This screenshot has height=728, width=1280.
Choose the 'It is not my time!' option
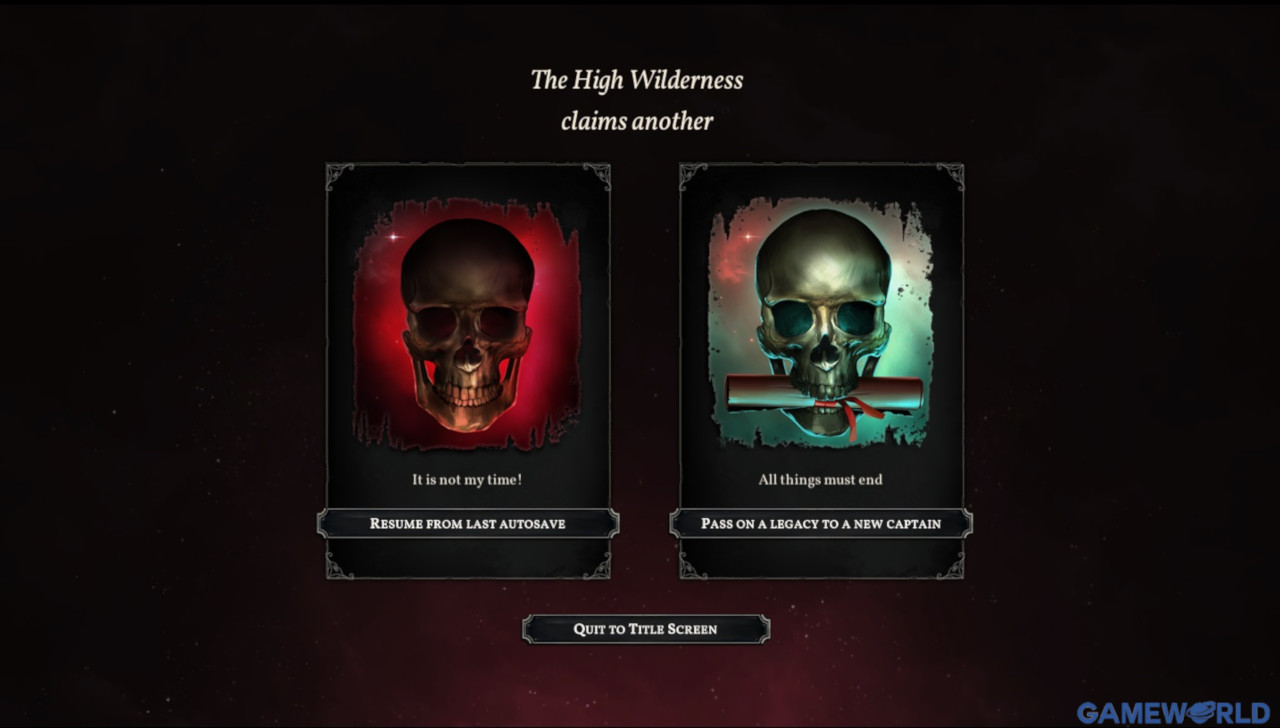pos(466,479)
